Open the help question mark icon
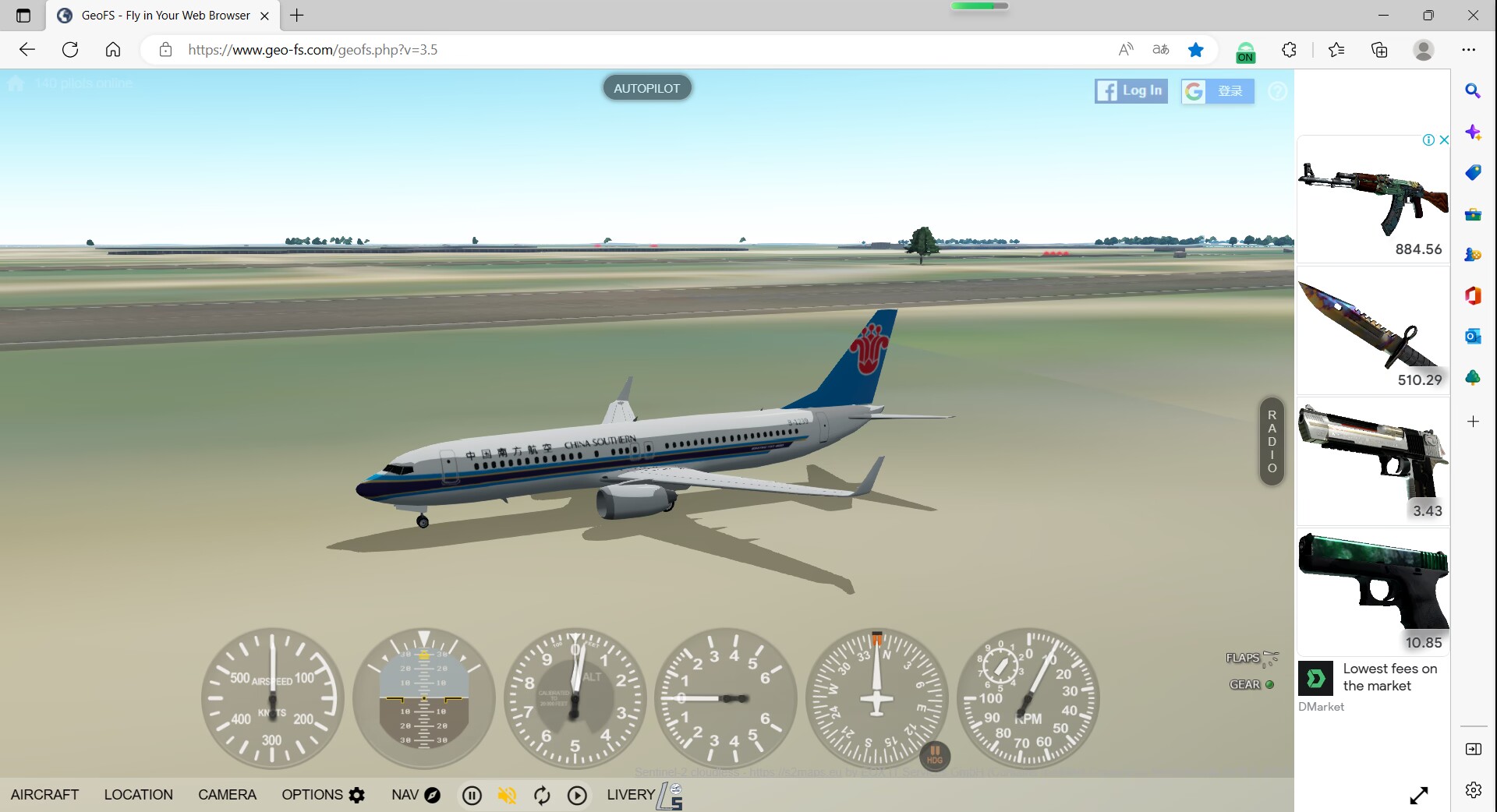 click(x=1277, y=91)
